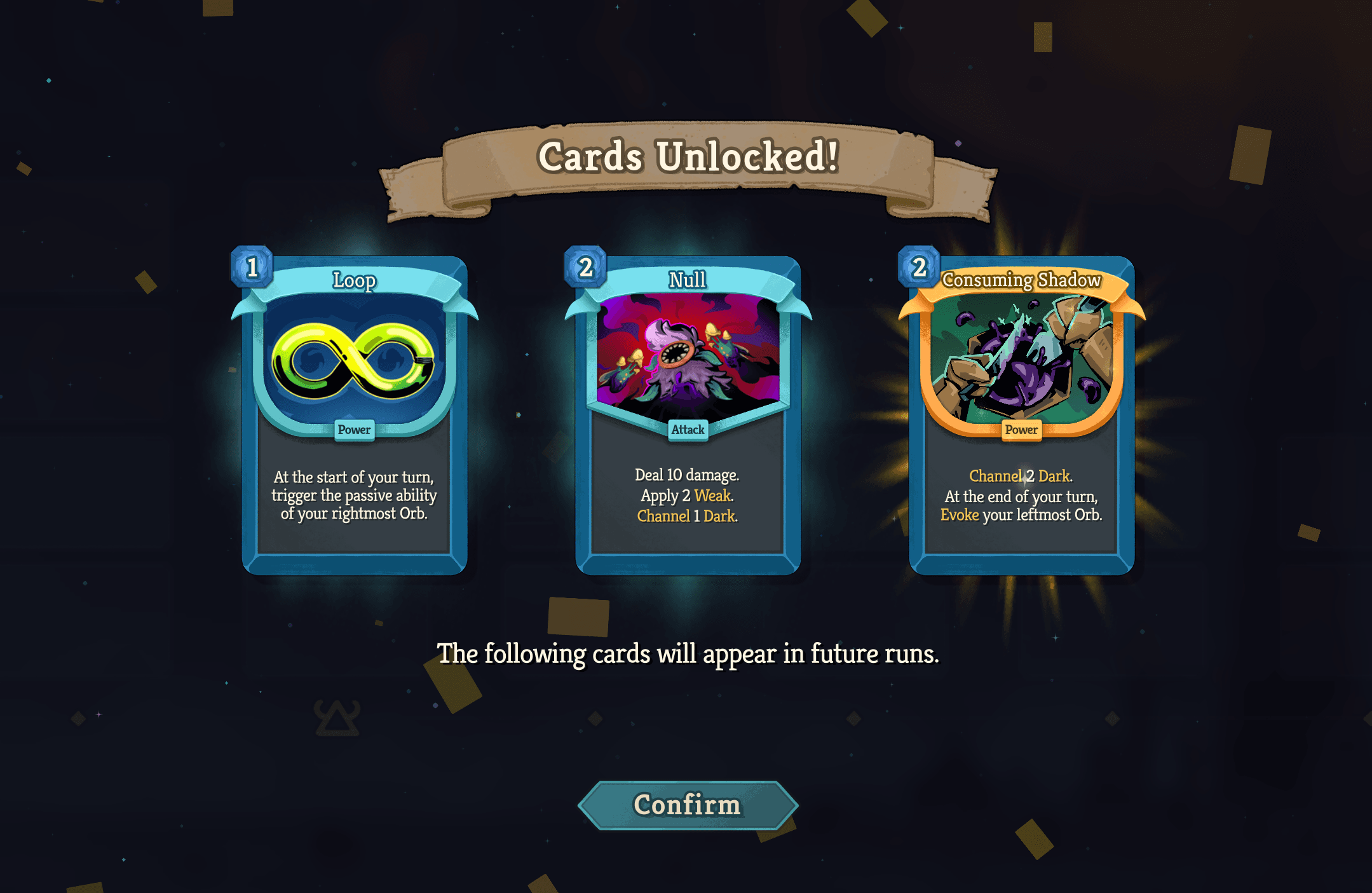Select the Null card title banner
1372x893 pixels.
[687, 280]
